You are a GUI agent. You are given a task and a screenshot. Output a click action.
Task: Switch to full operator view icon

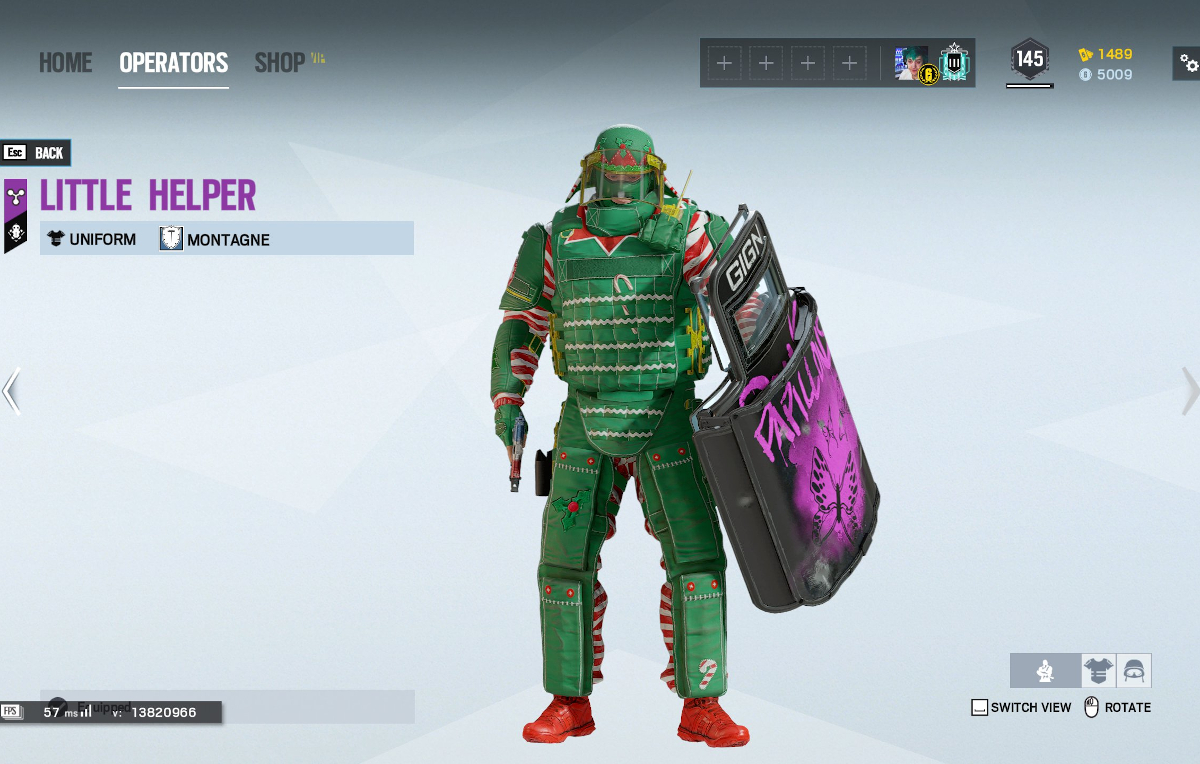click(1045, 670)
